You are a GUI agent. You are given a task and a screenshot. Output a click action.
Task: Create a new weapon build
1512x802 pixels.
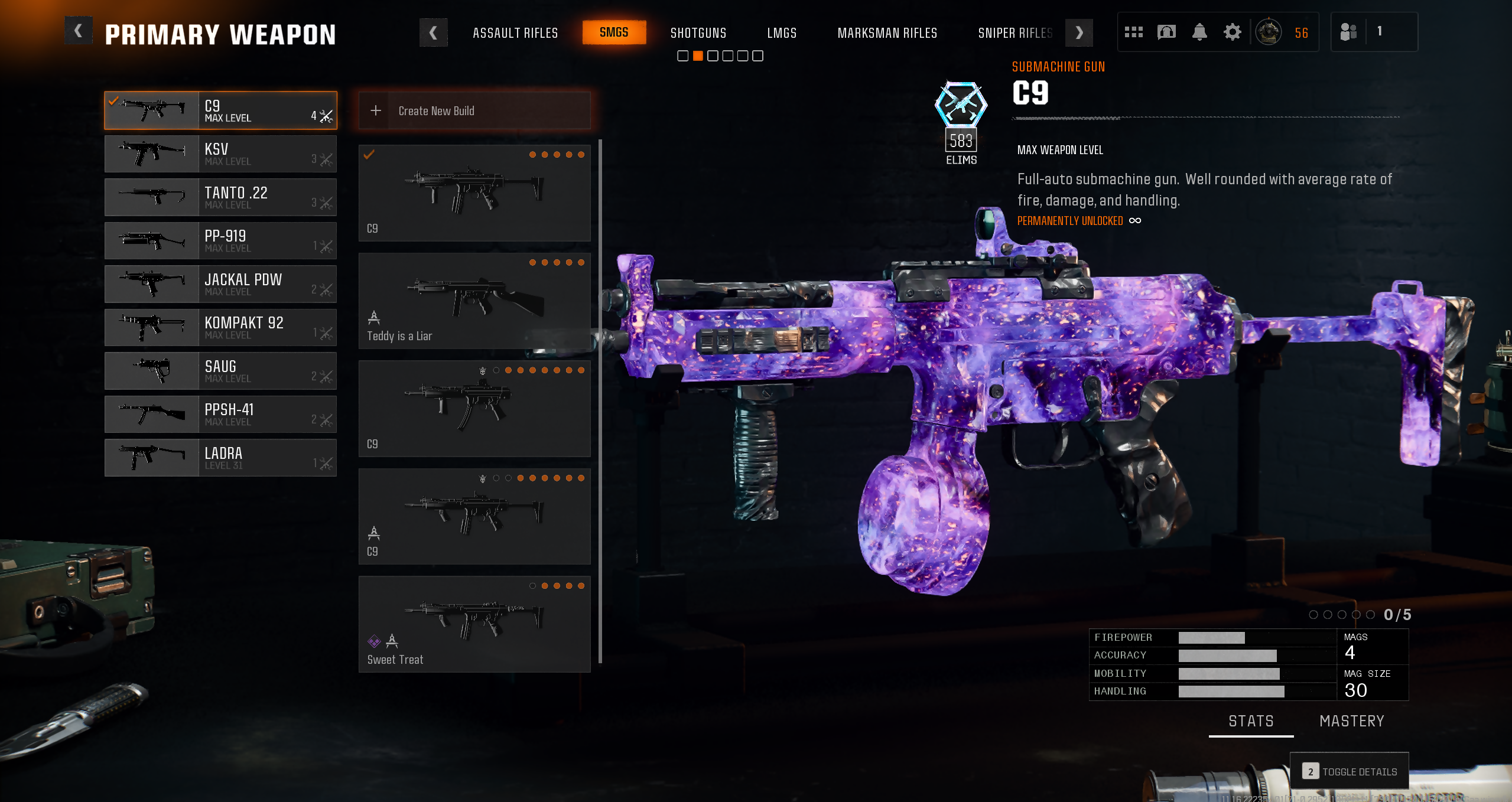pos(474,111)
